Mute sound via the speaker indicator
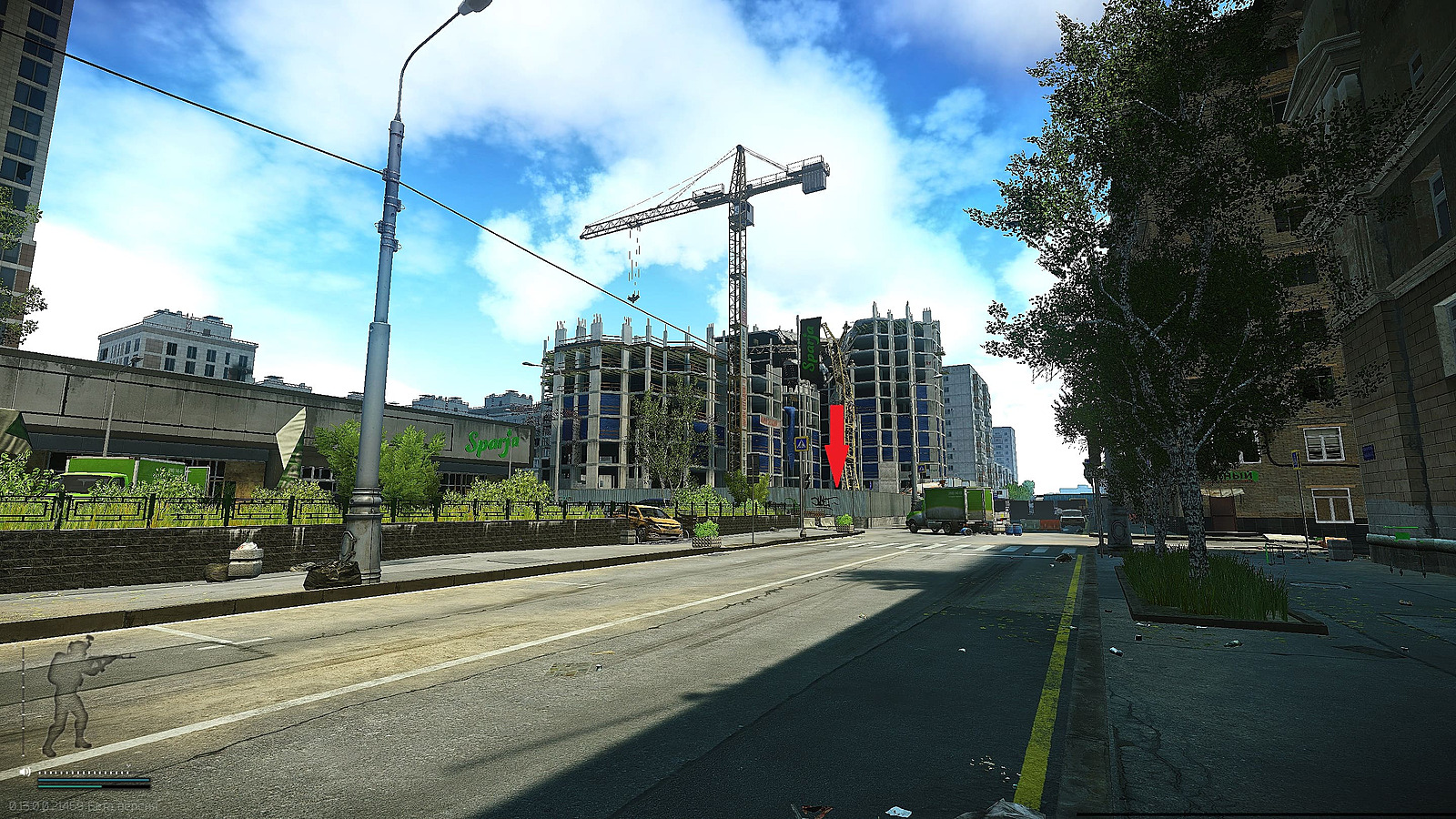1456x819 pixels. tap(25, 771)
